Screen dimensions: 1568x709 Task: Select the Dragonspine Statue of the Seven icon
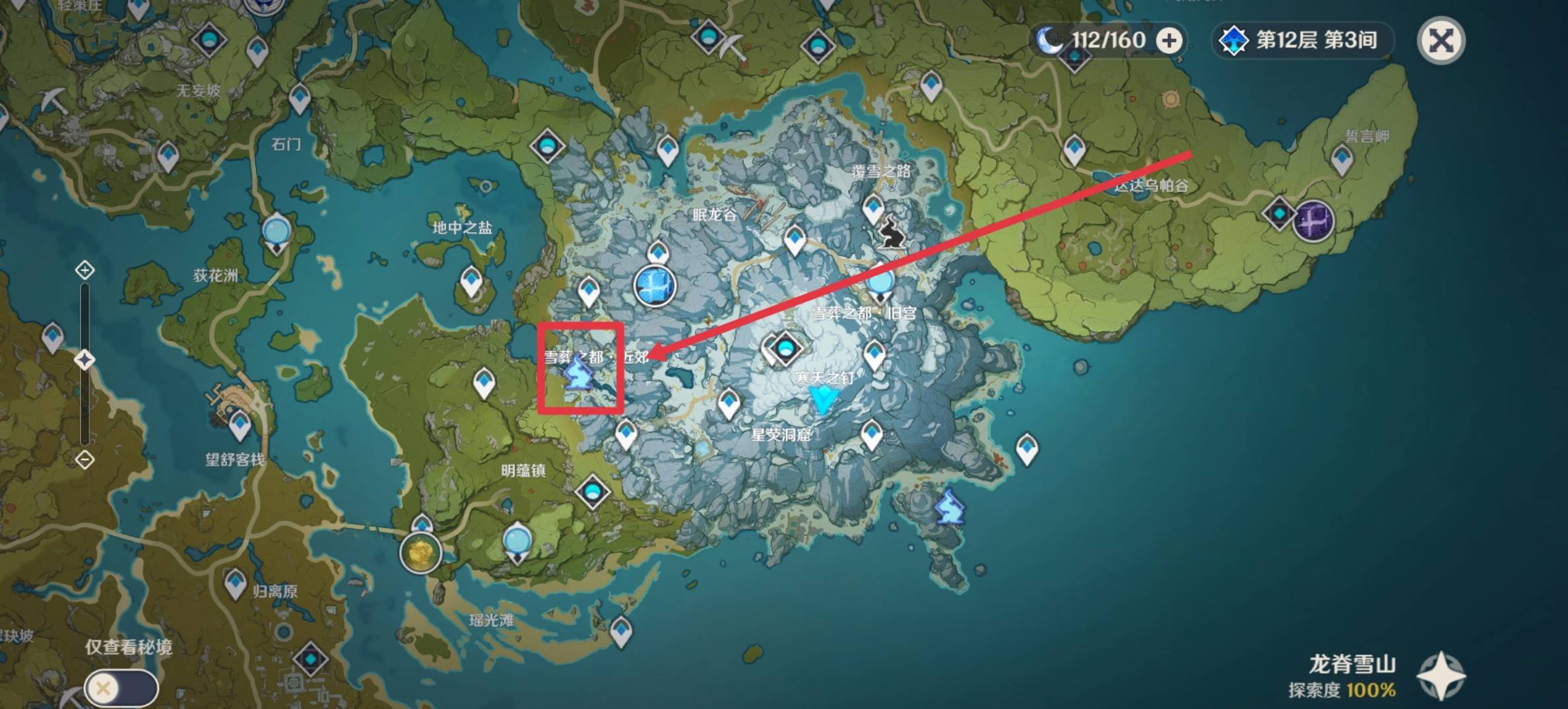point(655,286)
